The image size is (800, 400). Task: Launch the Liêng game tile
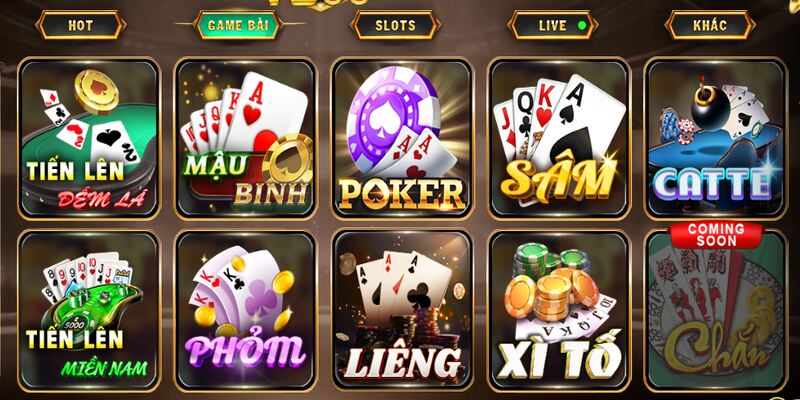(x=402, y=309)
